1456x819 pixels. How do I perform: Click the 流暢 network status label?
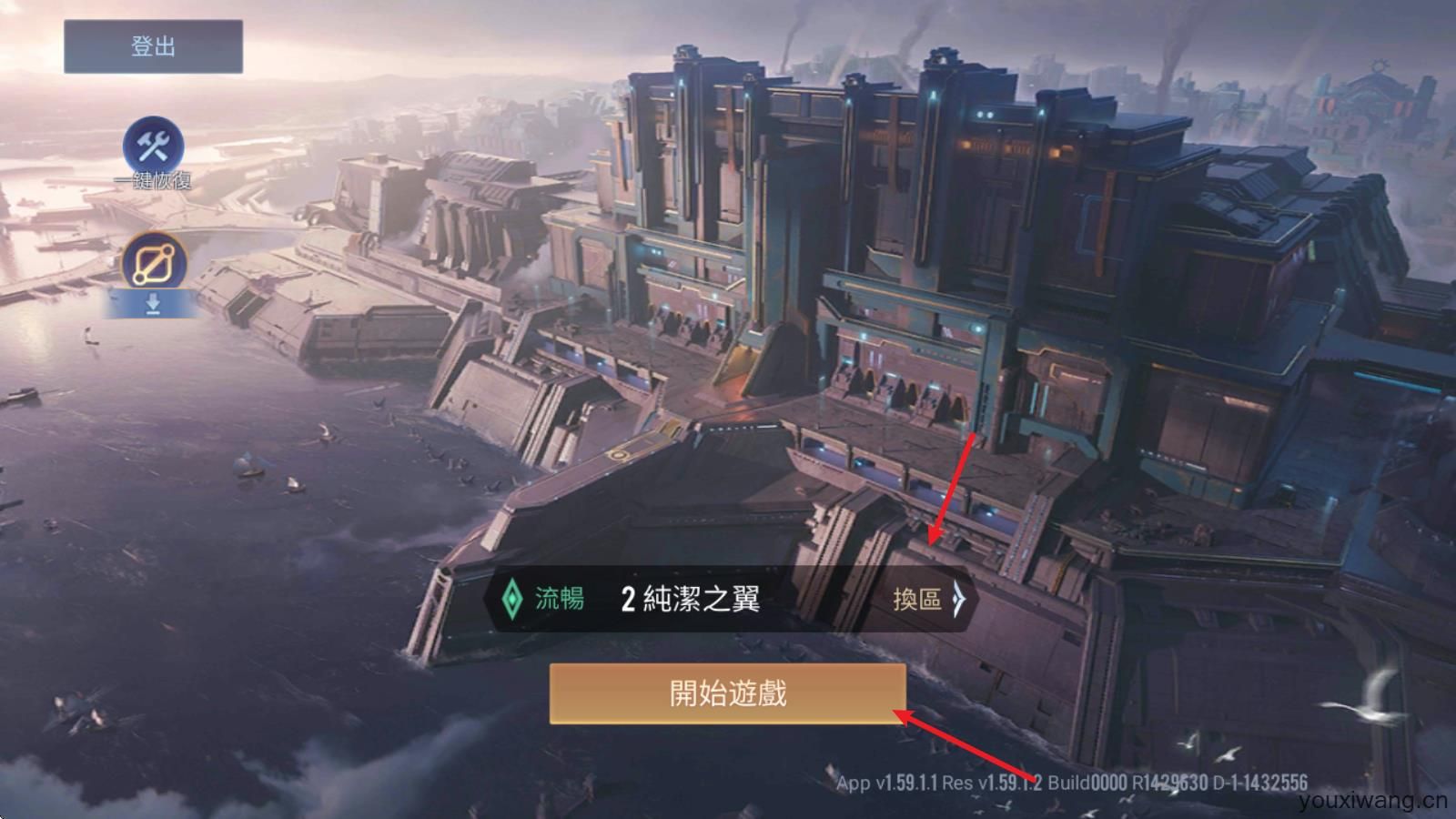click(x=560, y=600)
